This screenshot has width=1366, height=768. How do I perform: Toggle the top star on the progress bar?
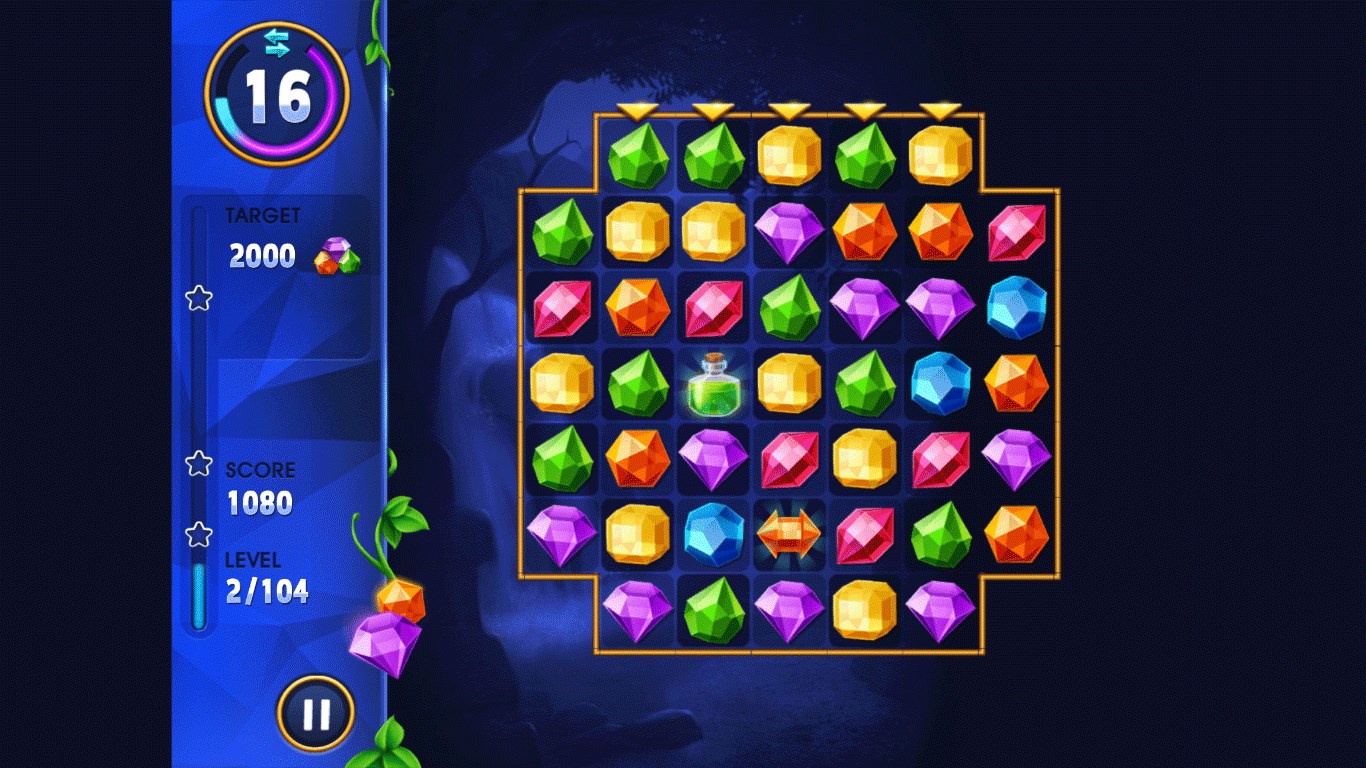coord(199,299)
